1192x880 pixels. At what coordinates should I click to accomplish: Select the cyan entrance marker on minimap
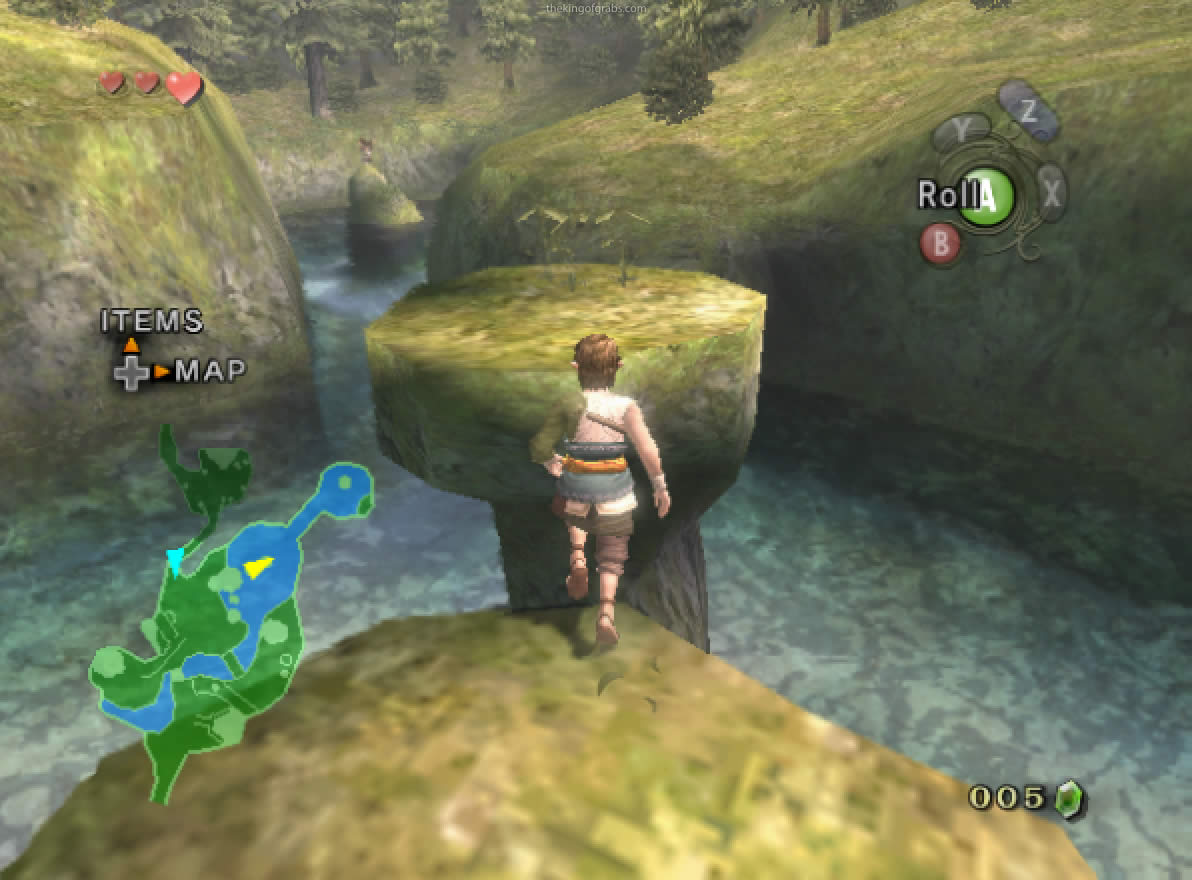[x=176, y=562]
